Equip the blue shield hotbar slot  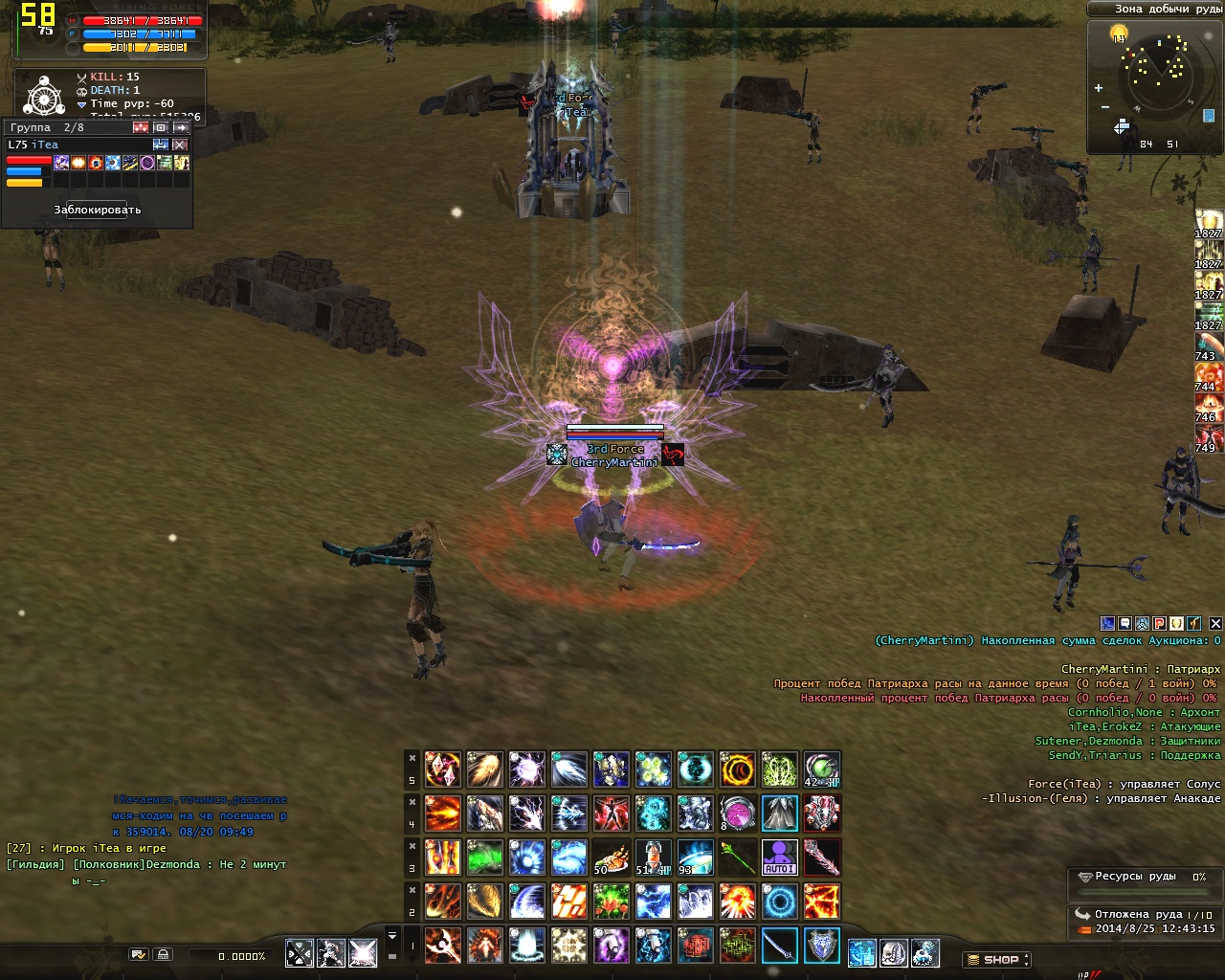[822, 946]
